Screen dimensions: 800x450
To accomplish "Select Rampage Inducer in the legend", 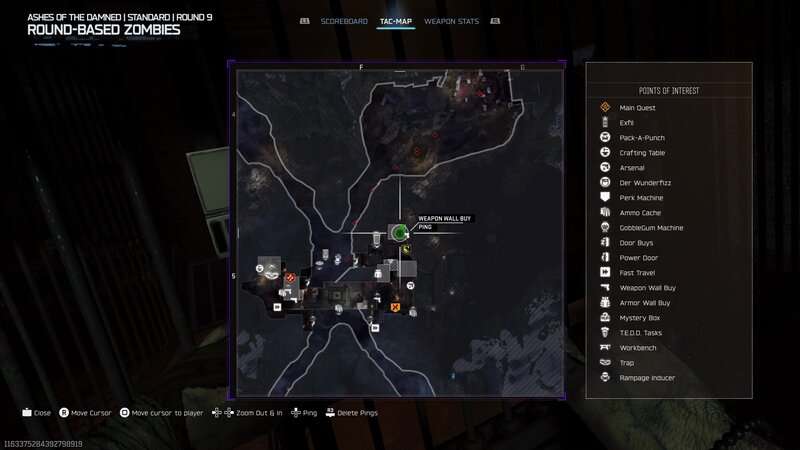I will [646, 378].
